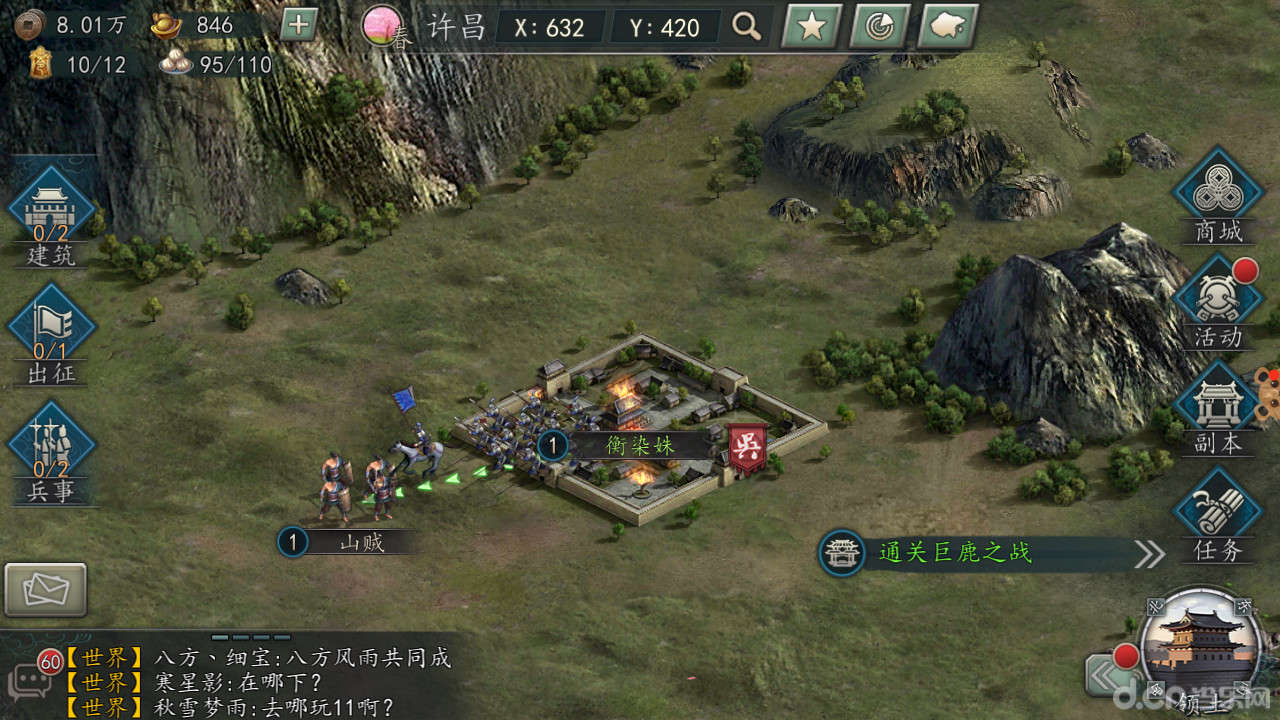The height and width of the screenshot is (720, 1280).
Task: Open the map coordinate search magnifier
Action: (747, 27)
